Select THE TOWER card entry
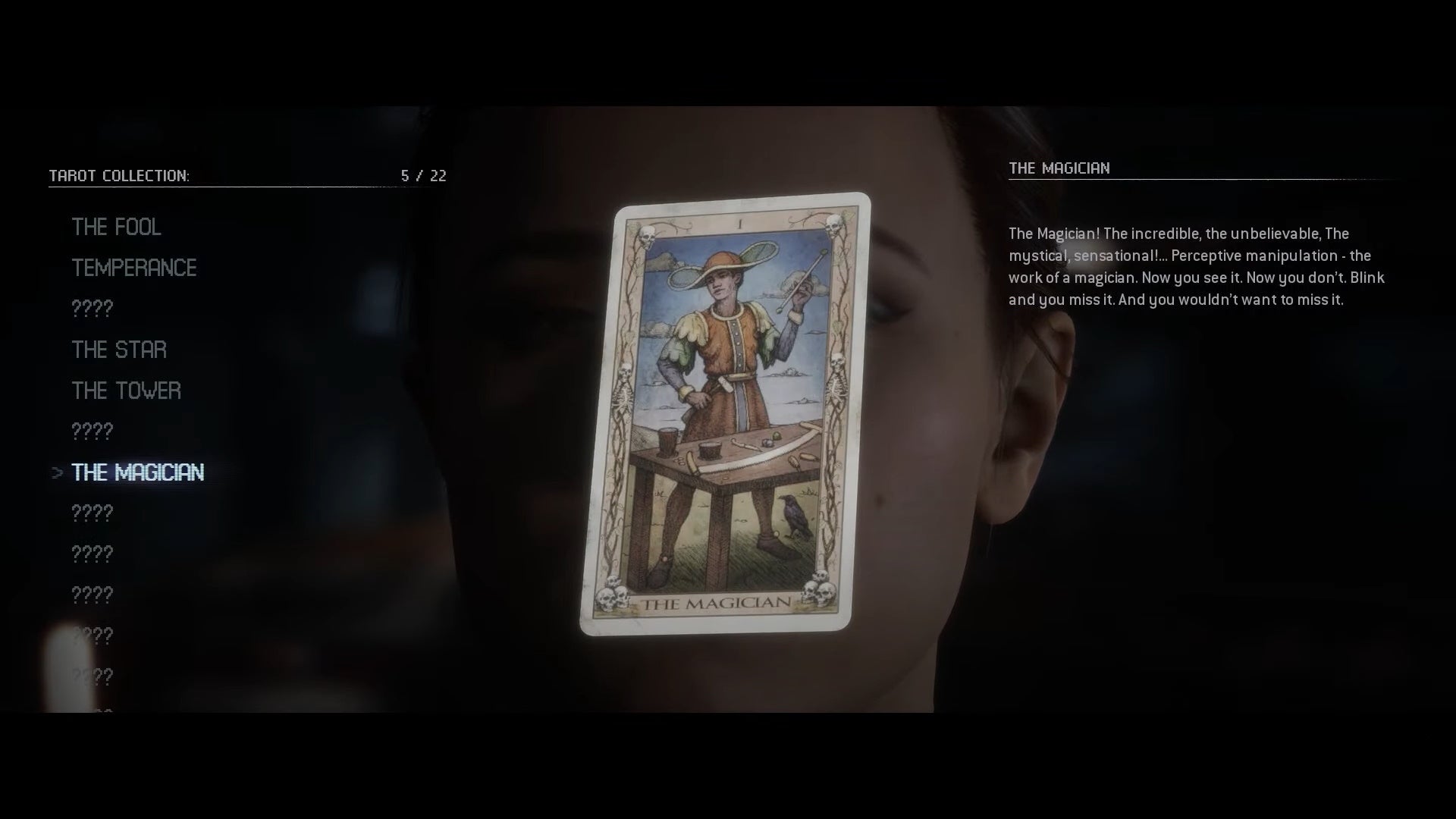Screen dimensions: 1456x819 pos(126,391)
